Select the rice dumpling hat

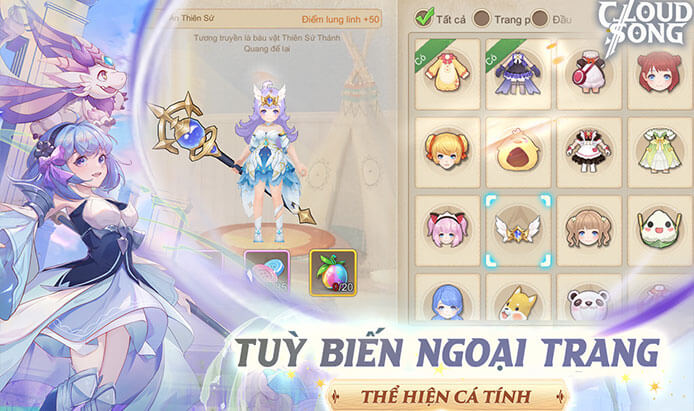coord(658,228)
